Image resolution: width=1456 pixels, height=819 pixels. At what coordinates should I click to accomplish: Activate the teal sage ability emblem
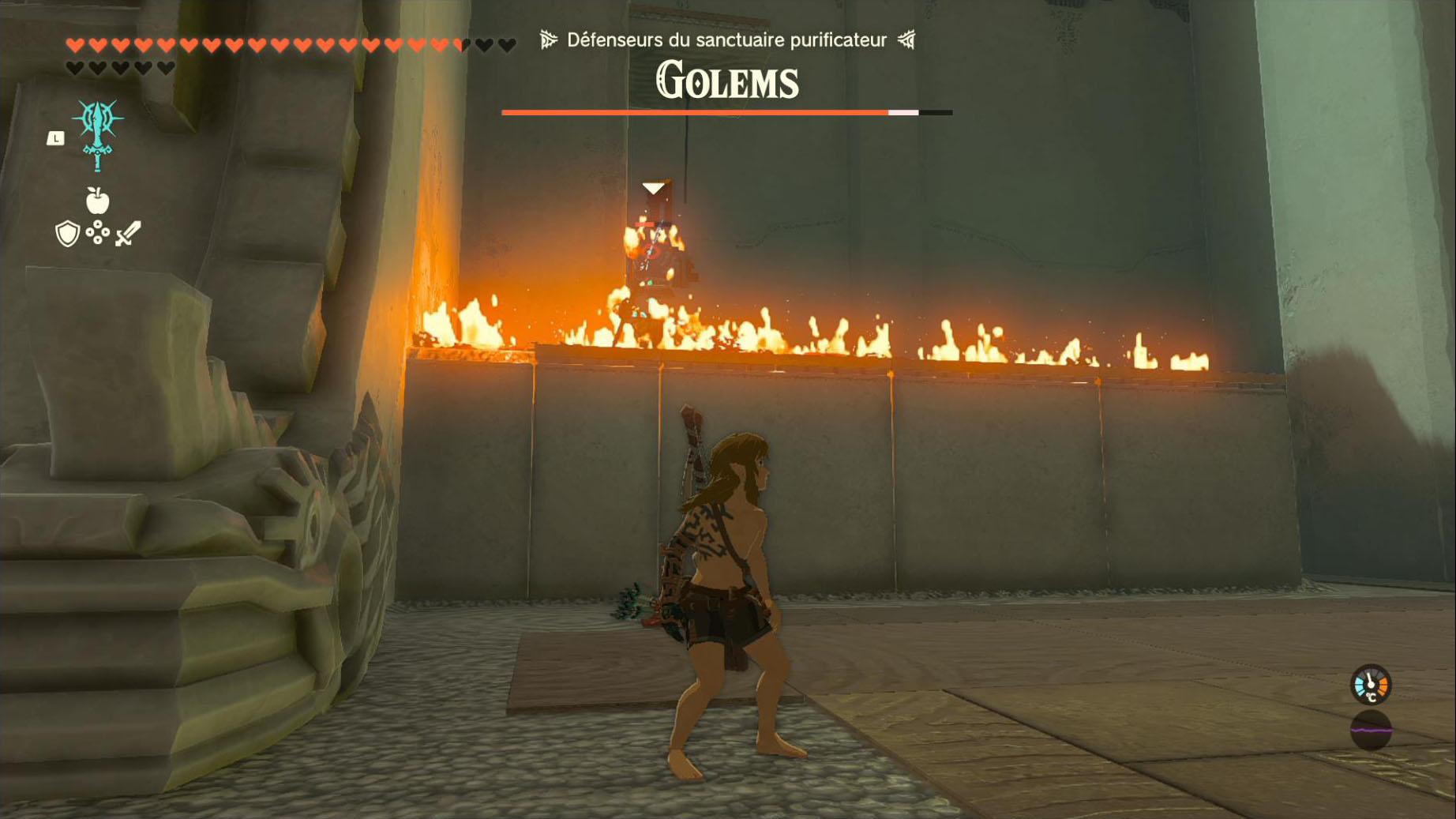pos(98,133)
